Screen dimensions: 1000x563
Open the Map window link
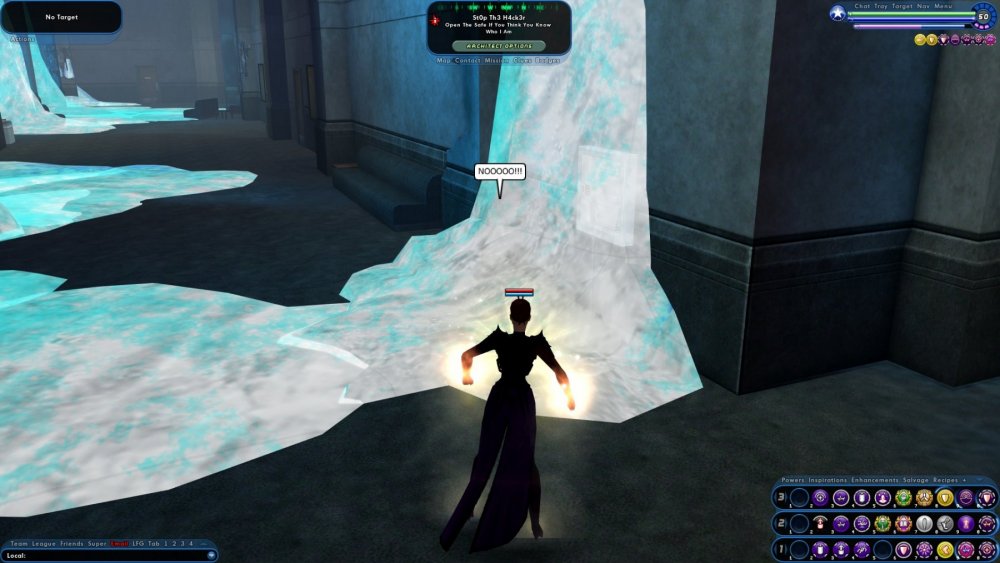445,61
